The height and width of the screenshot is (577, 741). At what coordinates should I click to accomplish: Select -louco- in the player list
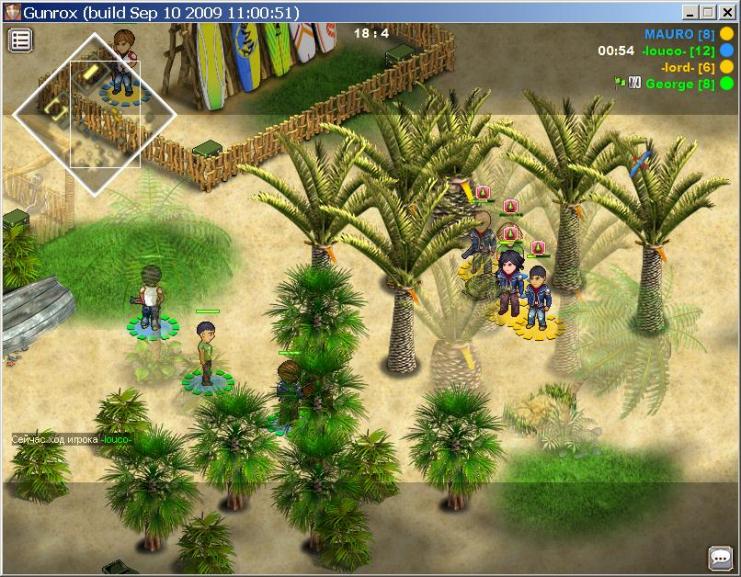(x=677, y=50)
